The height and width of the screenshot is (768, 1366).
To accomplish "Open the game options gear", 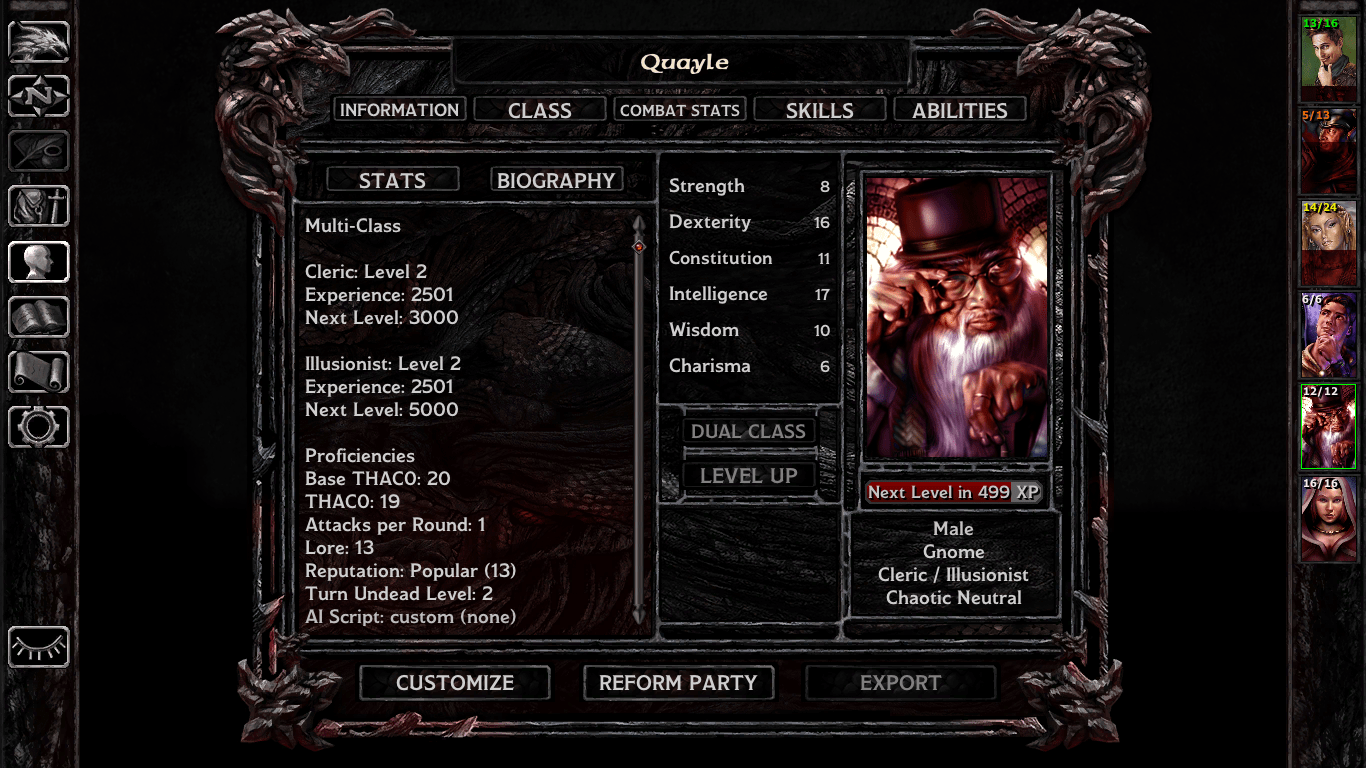I will [38, 428].
